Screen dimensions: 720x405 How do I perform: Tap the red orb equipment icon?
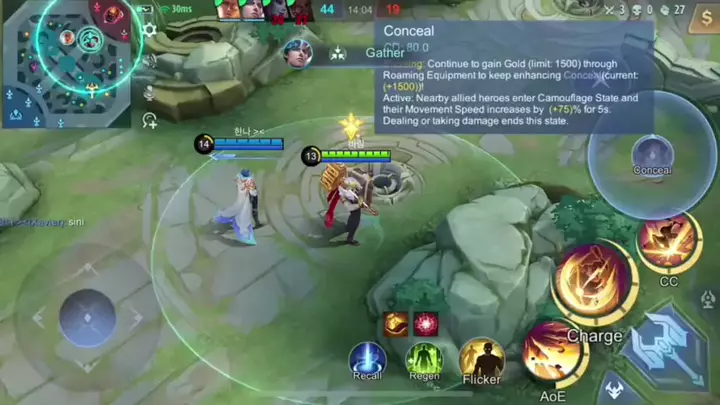(426, 323)
